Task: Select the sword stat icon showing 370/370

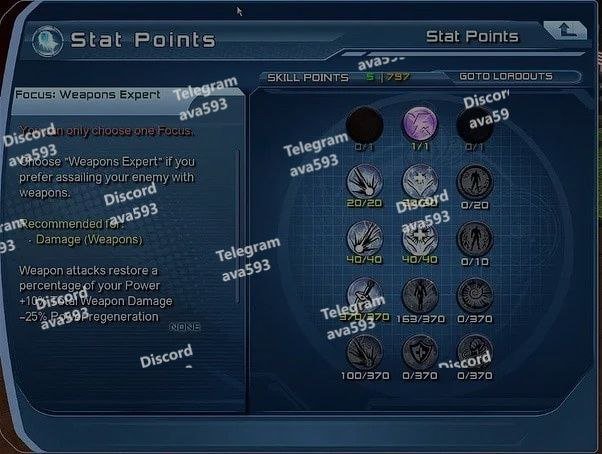Action: [364, 295]
